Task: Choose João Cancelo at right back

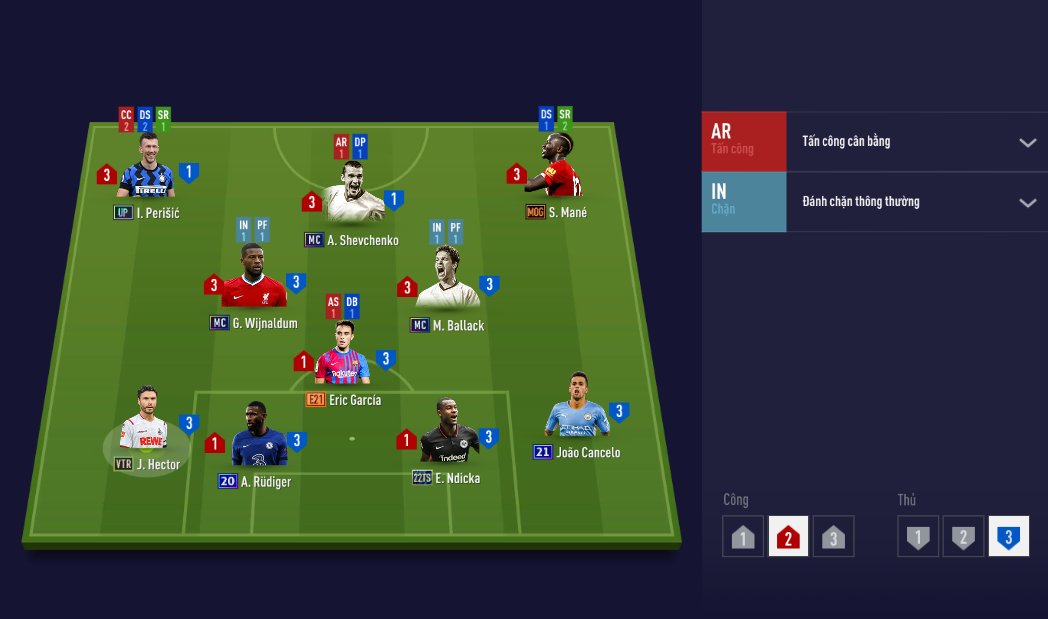Action: tap(577, 411)
